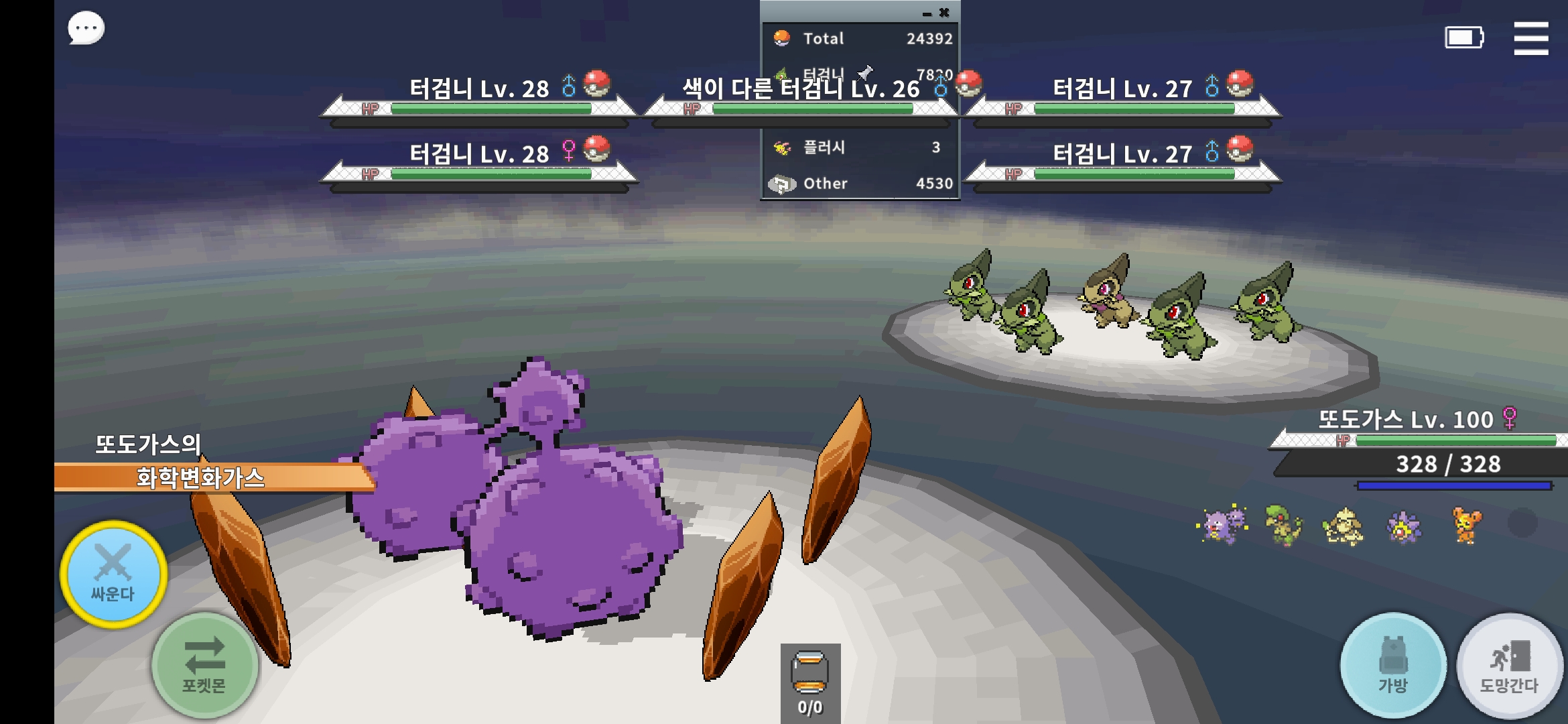This screenshot has height=724, width=1568.
Task: Select the Breloom party icon
Action: coord(1283,525)
